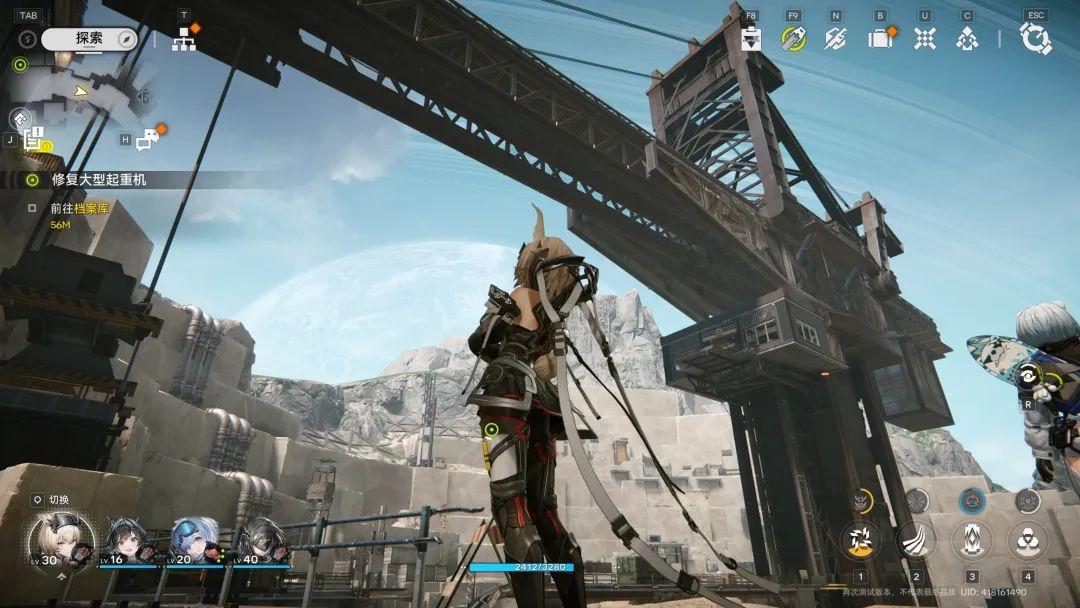Open the hierarchy tree icon with orange dot

click(184, 39)
